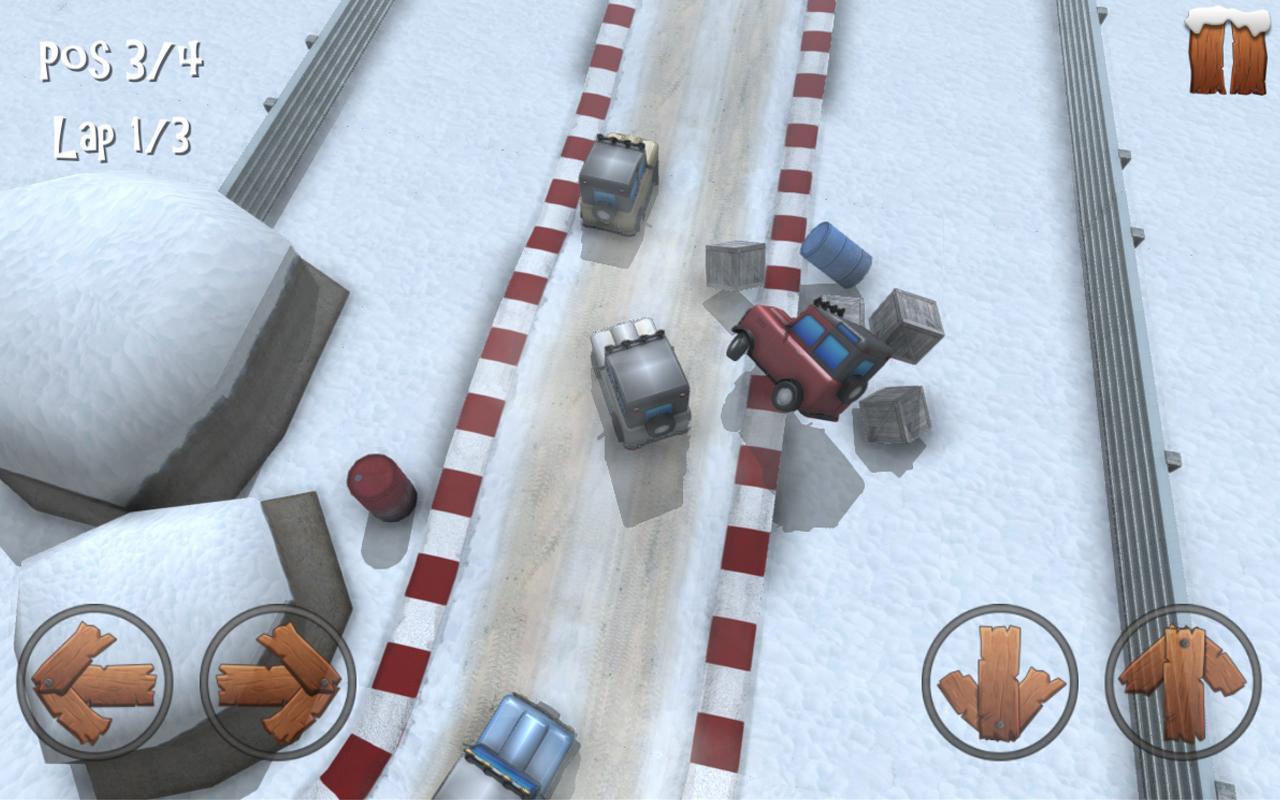Select the Lap 1/3 lap counter
This screenshot has height=800, width=1280.
coord(124,136)
